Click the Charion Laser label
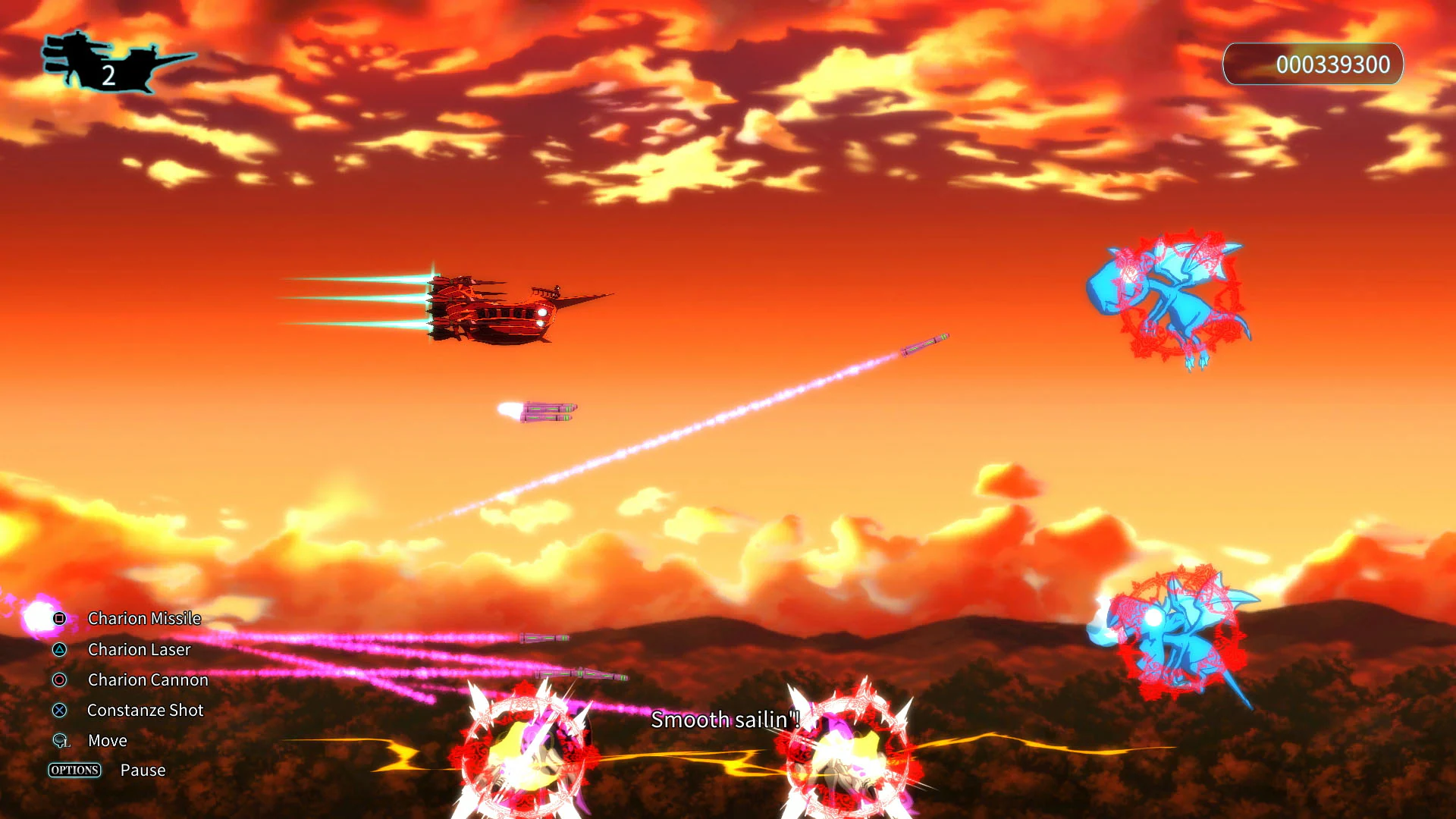The image size is (1456, 819). (x=140, y=650)
